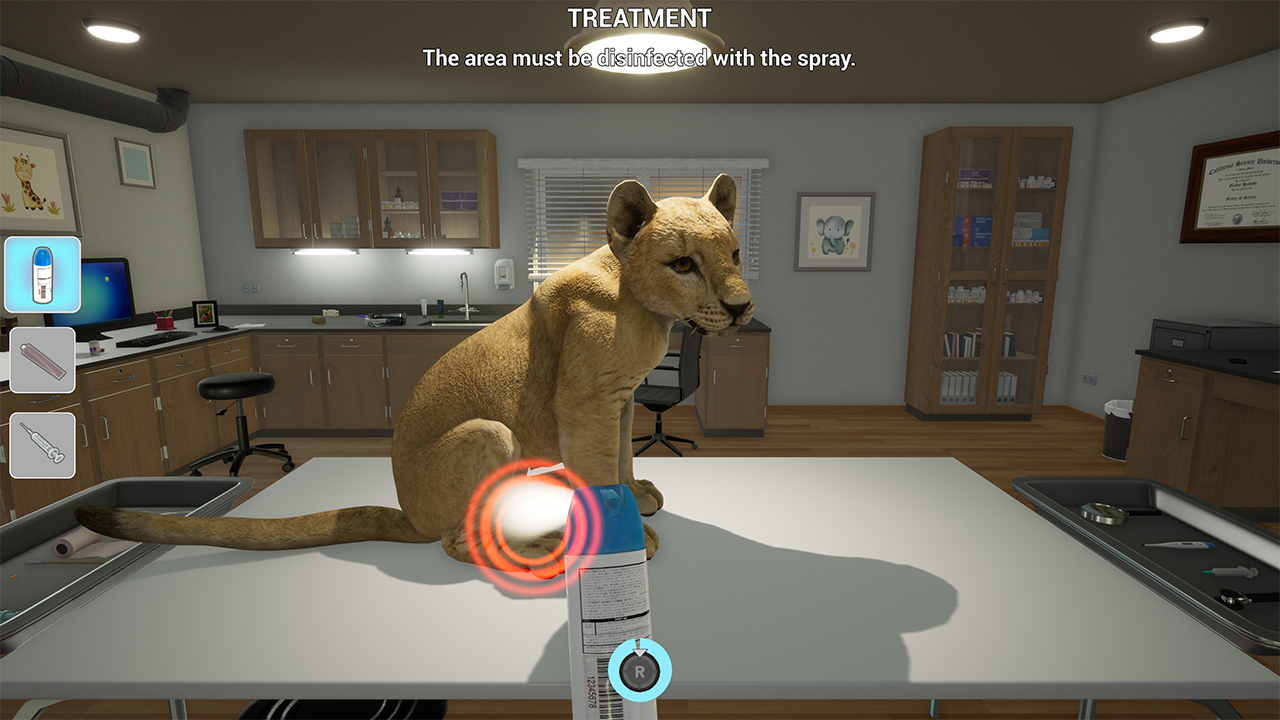Click the TREATMENT heading
This screenshot has height=720, width=1280.
[639, 17]
